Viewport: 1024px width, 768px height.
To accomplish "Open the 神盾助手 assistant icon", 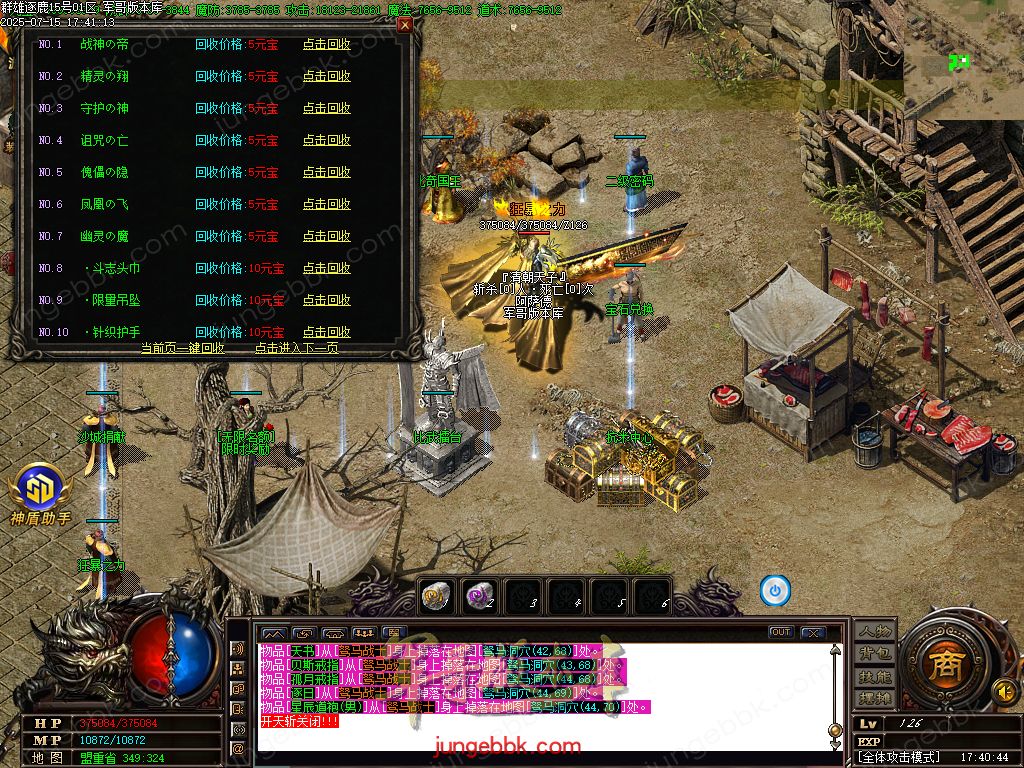I will pyautogui.click(x=40, y=493).
